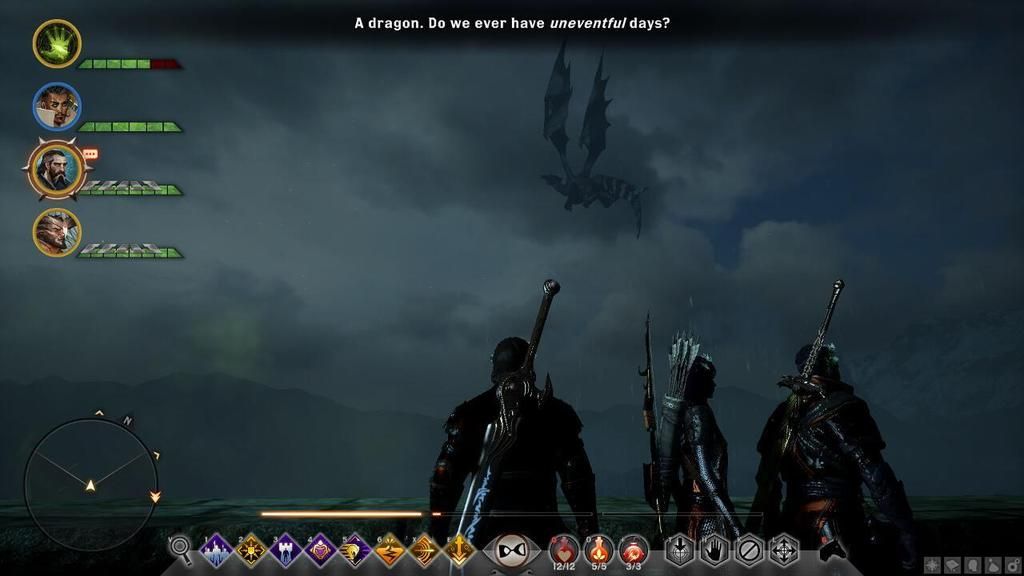Screen dimensions: 1024x576
Task: Choose the horned Qunari party portrait
Action: pos(57,232)
